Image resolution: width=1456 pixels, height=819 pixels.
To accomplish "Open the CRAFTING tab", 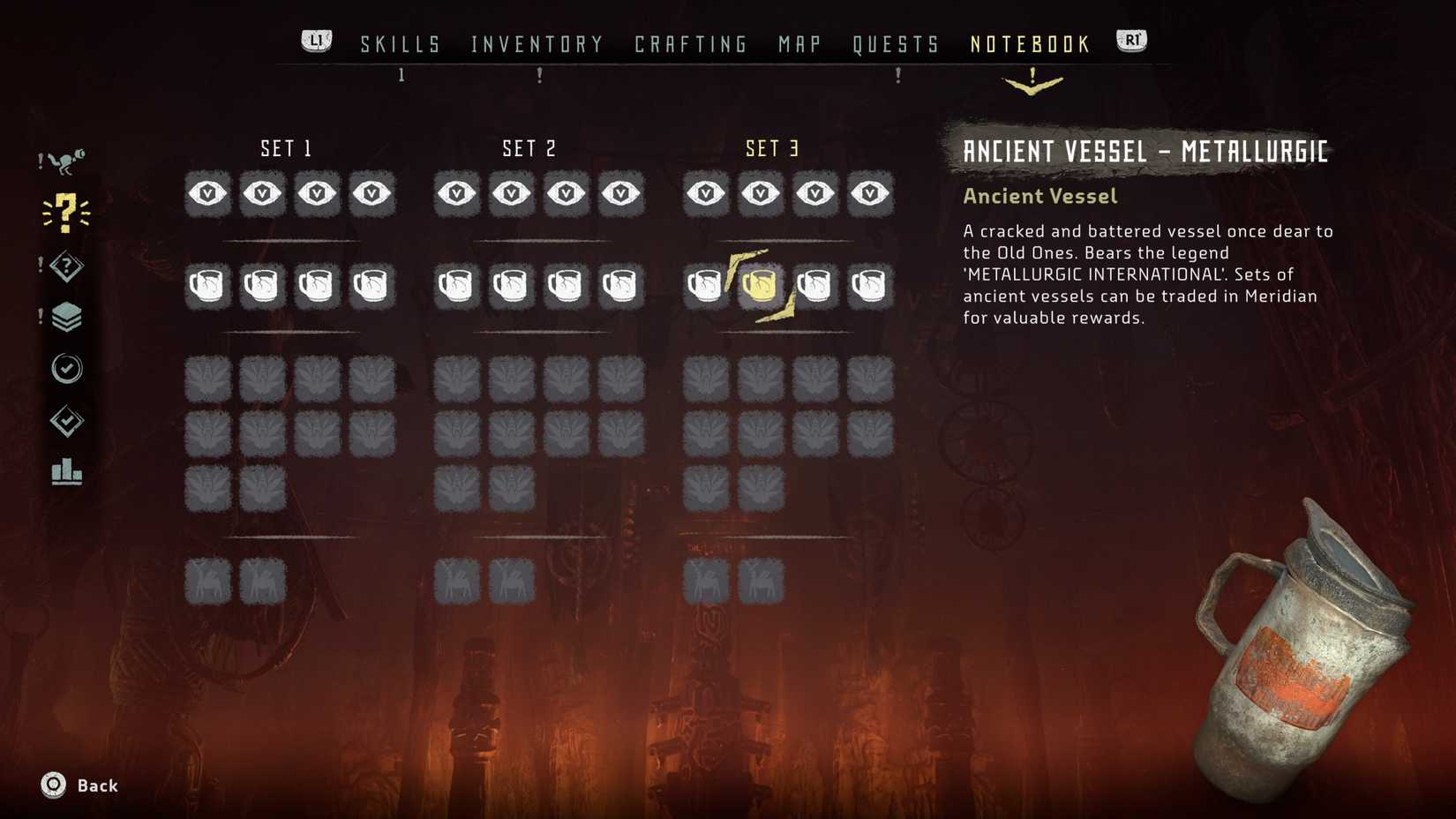I will click(x=690, y=43).
